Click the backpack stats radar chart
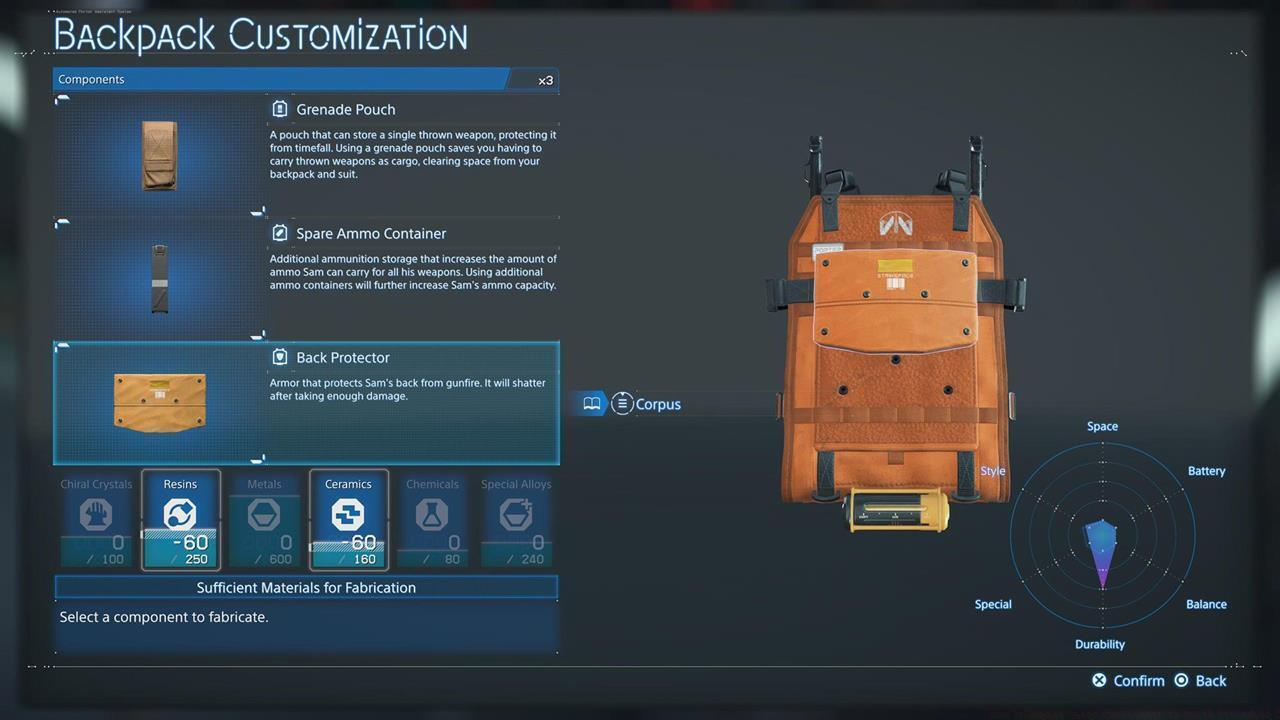 coord(1102,537)
